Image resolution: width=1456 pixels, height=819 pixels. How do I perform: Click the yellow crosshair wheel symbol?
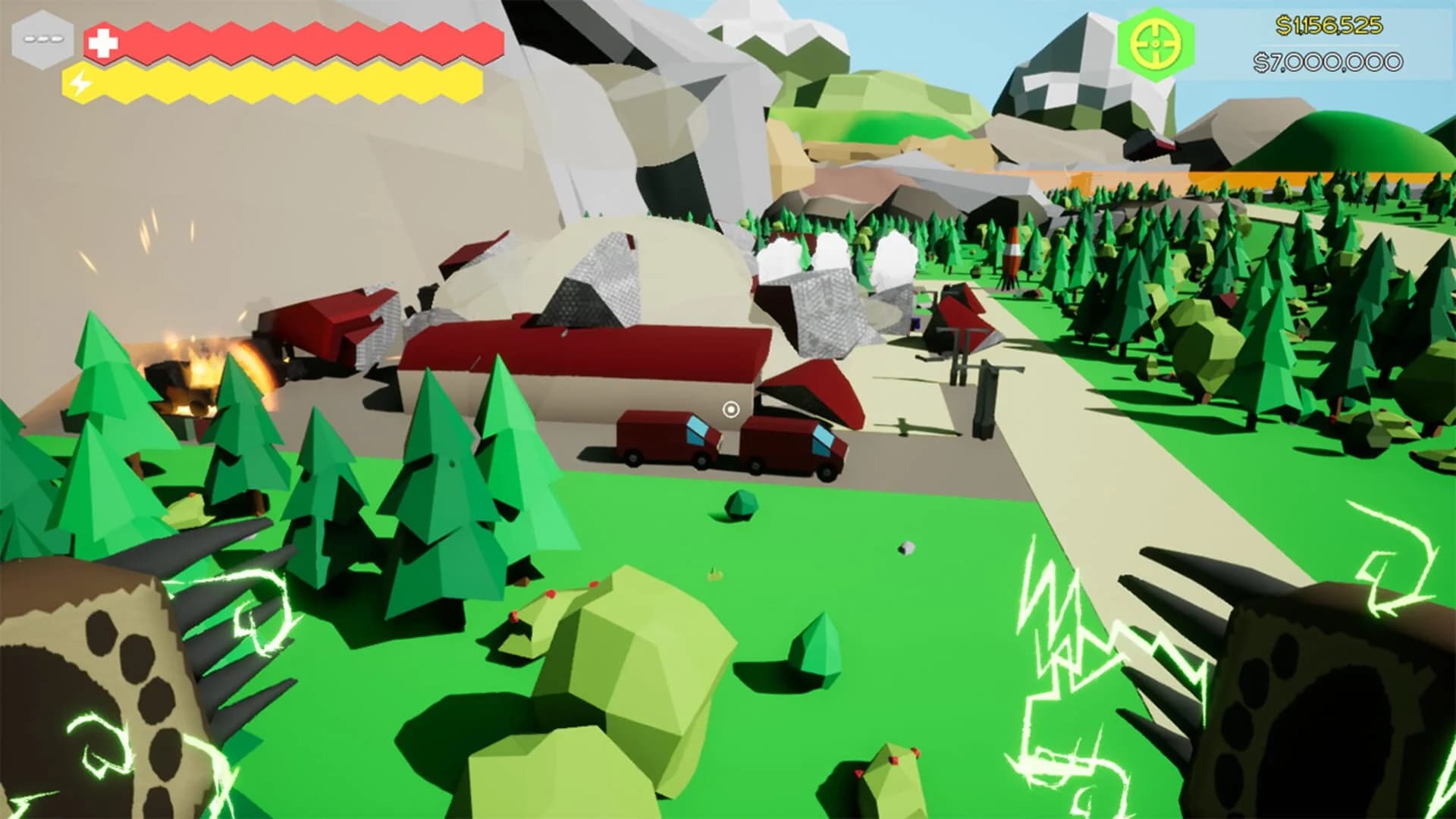pyautogui.click(x=1156, y=45)
